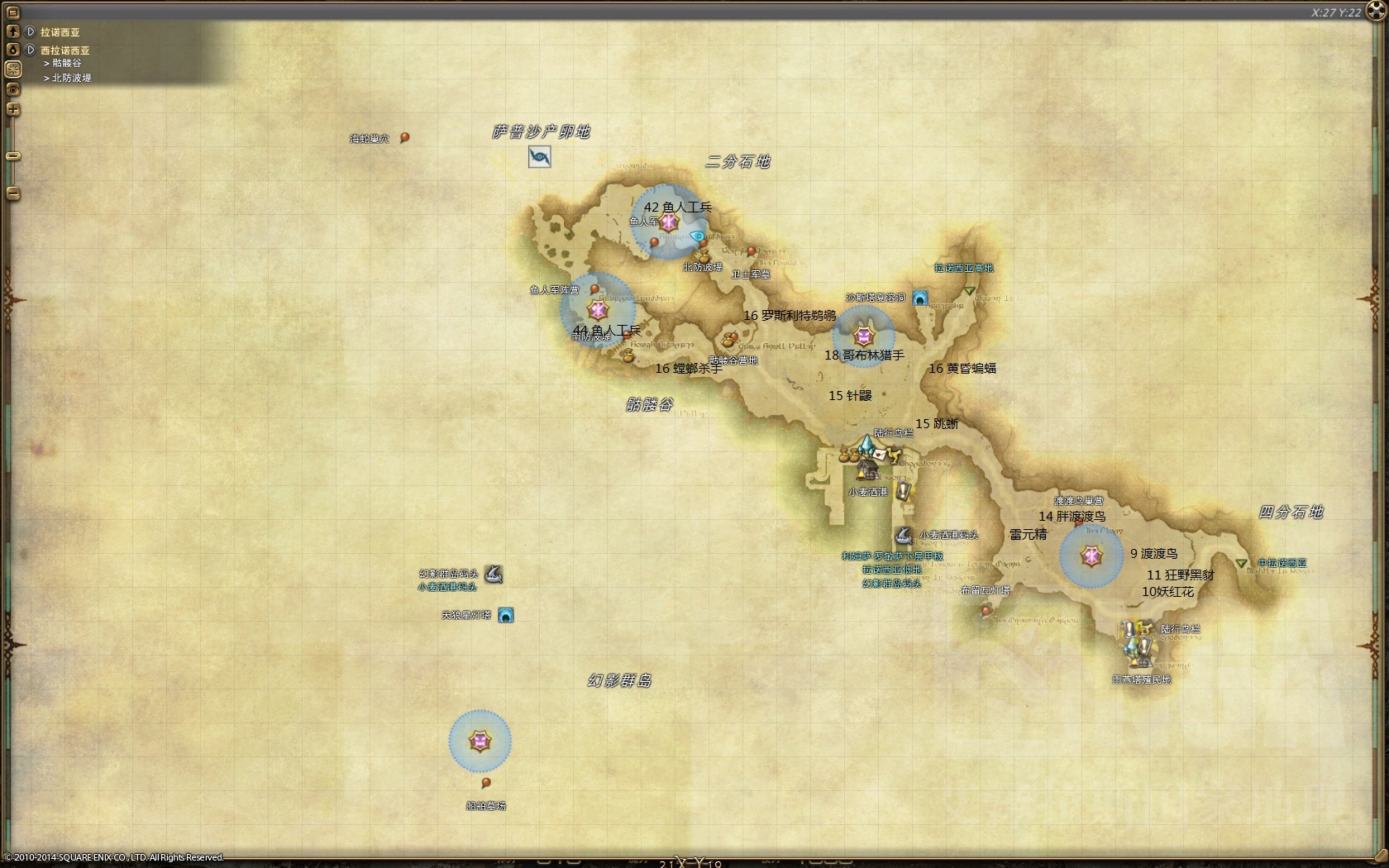Click the pink FATE icon near 渡渡鸟巢营
1389x868 pixels.
point(1090,557)
